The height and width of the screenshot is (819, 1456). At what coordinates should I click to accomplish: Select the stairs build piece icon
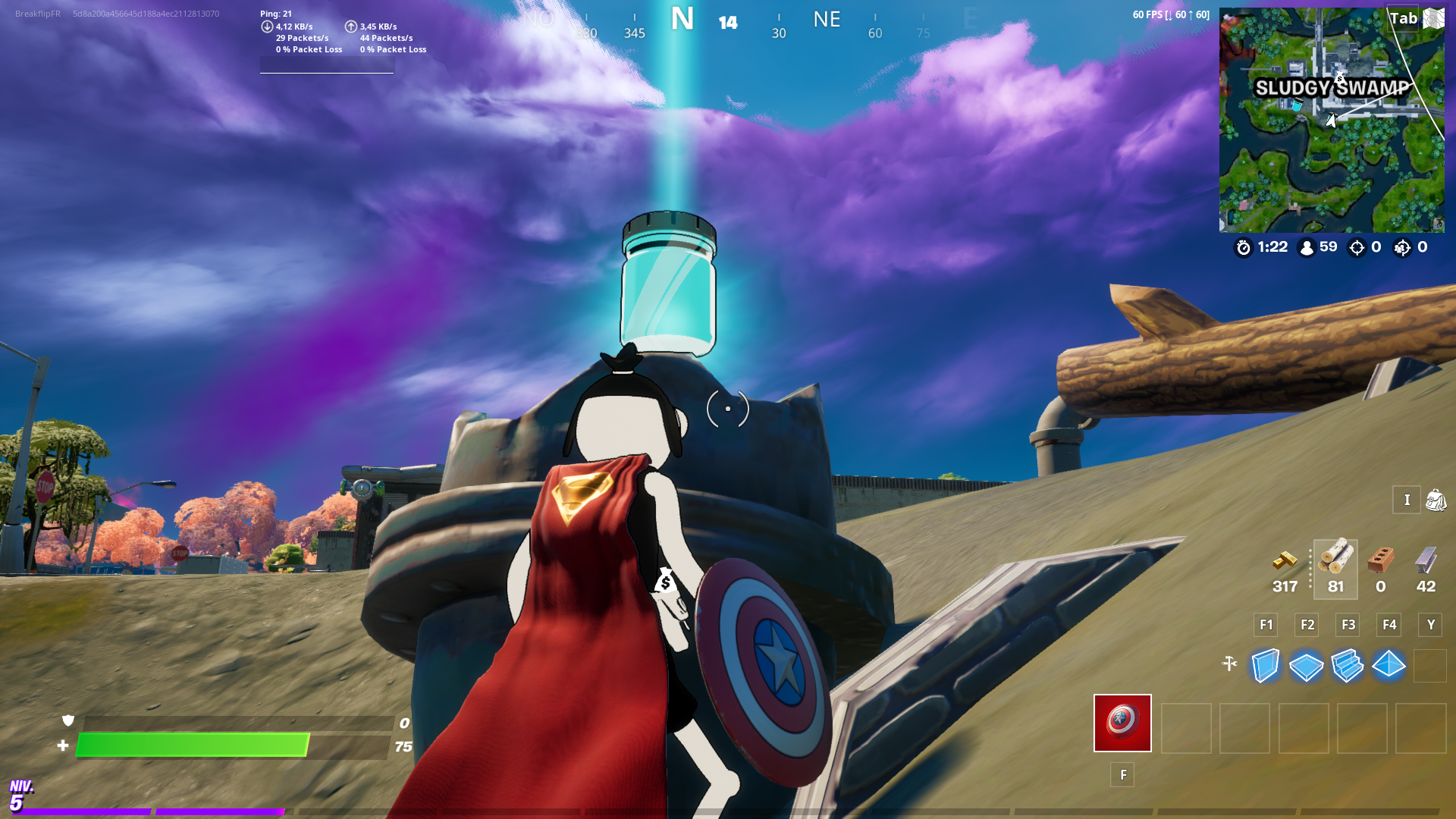coord(1347,667)
